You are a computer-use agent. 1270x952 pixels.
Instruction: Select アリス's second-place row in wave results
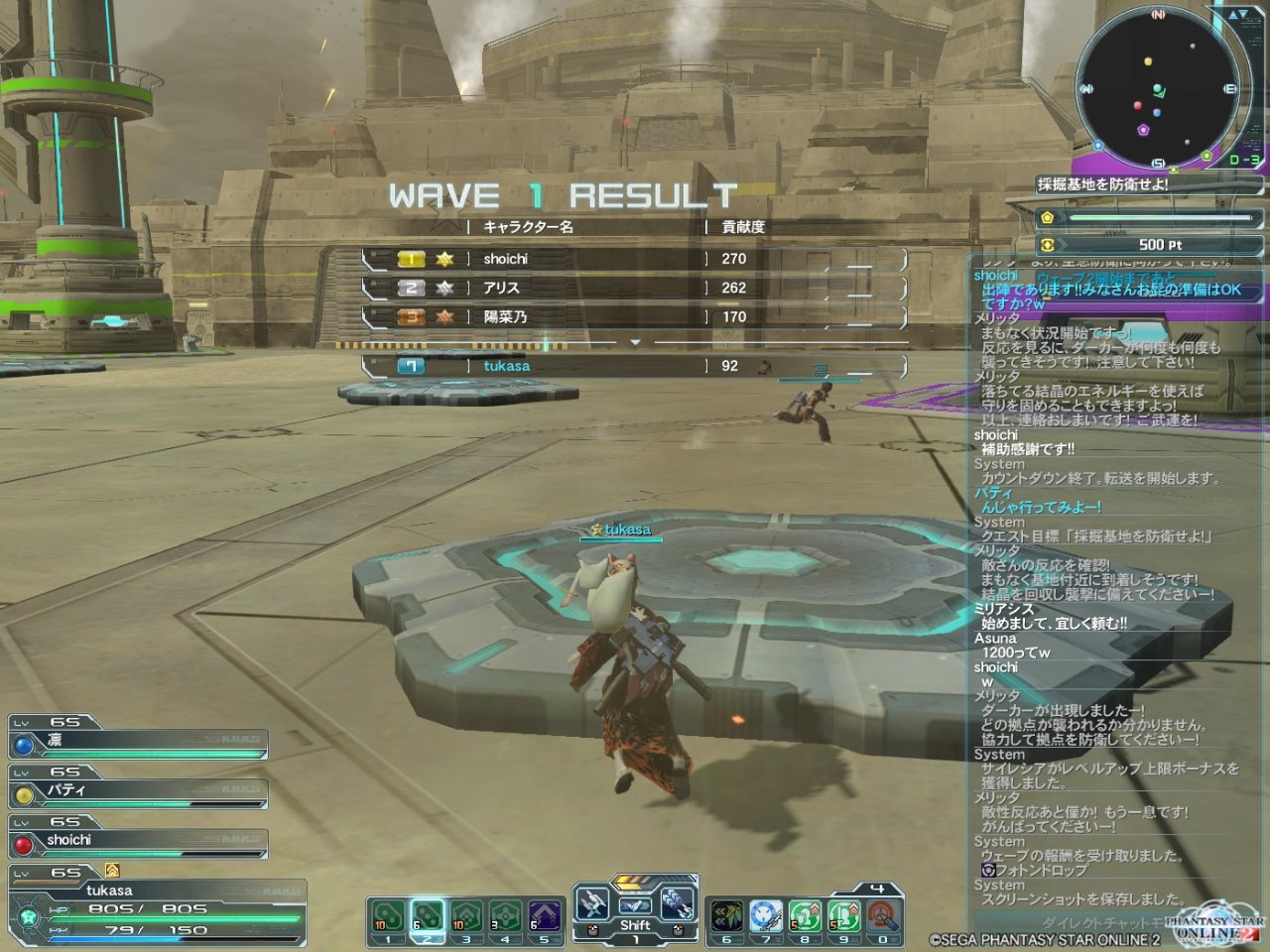[x=635, y=288]
